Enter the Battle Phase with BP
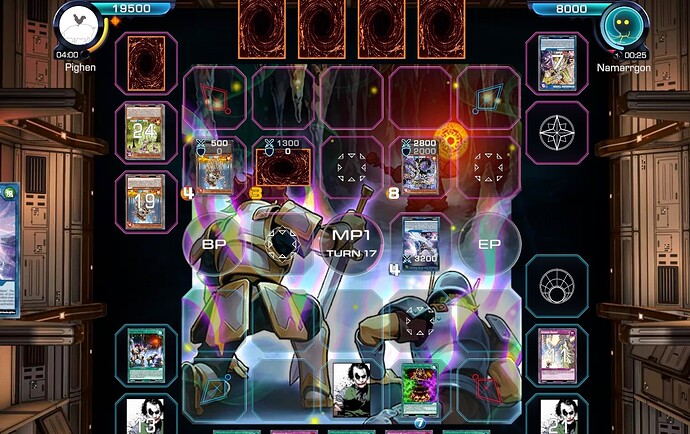The image size is (690, 434). click(x=214, y=243)
